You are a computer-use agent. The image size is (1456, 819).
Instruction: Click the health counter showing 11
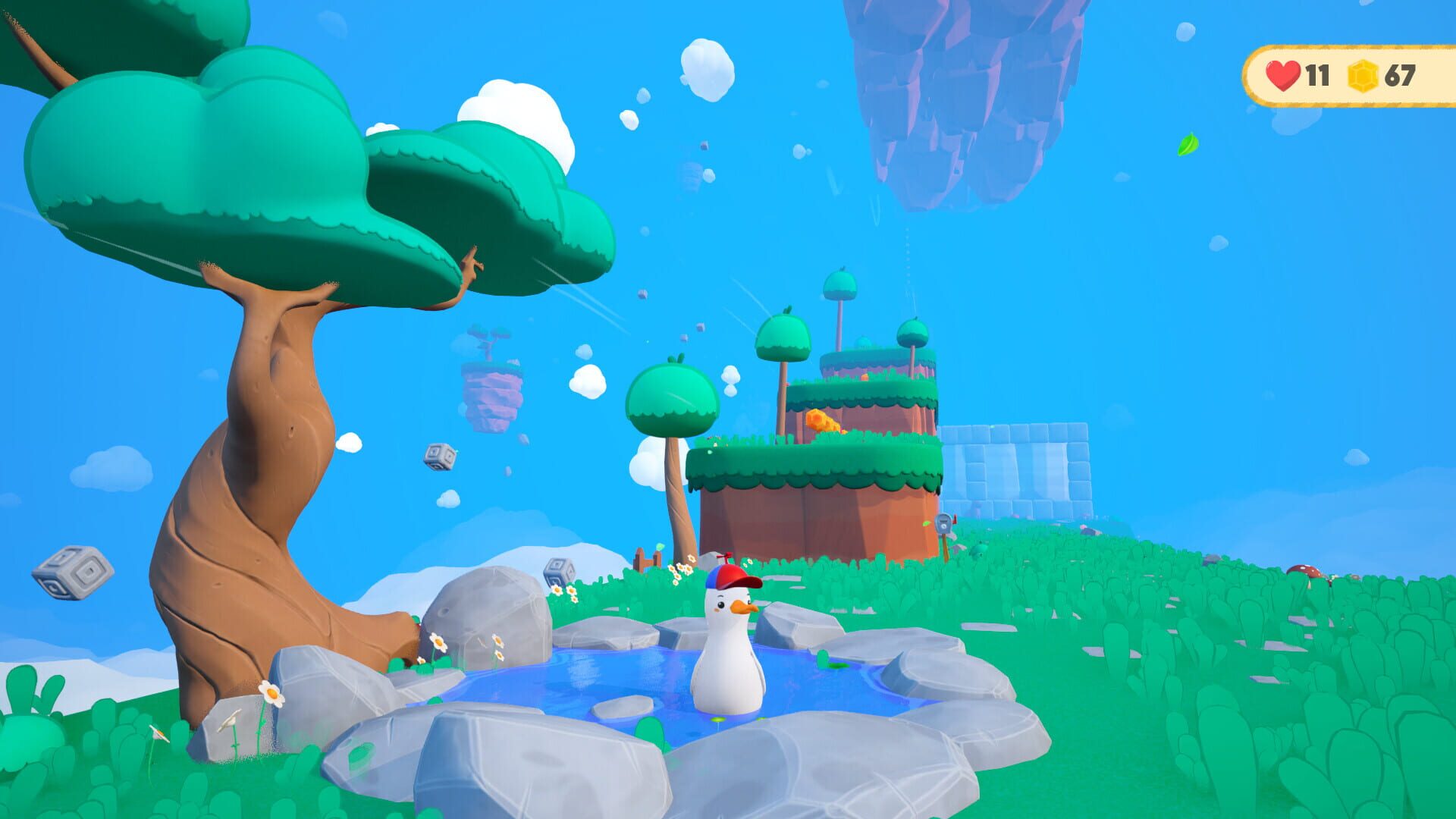[1317, 75]
